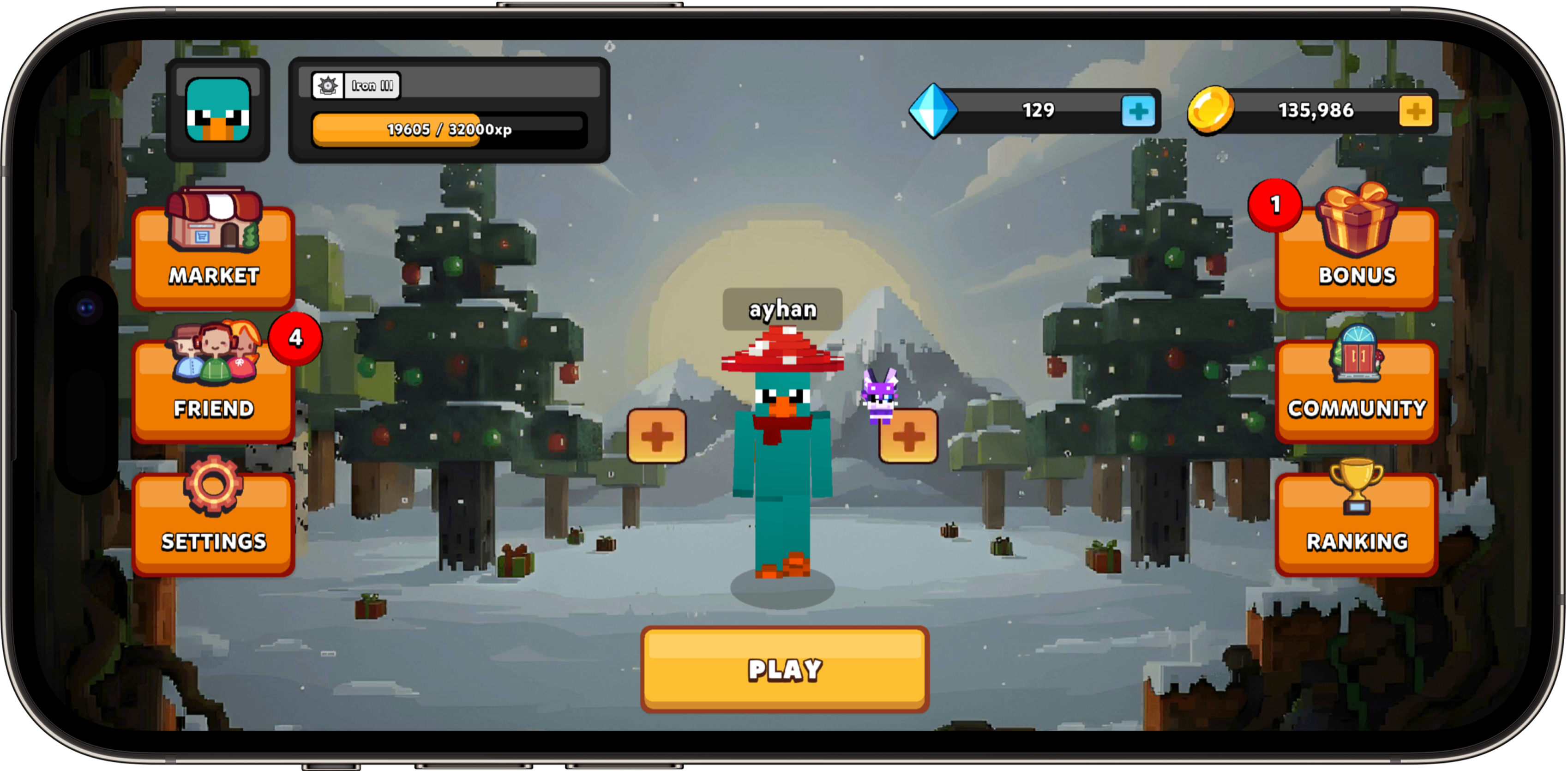Viewport: 1568px width, 771px height.
Task: Tap the XP progress bar showing 19605/32000
Action: pos(449,132)
